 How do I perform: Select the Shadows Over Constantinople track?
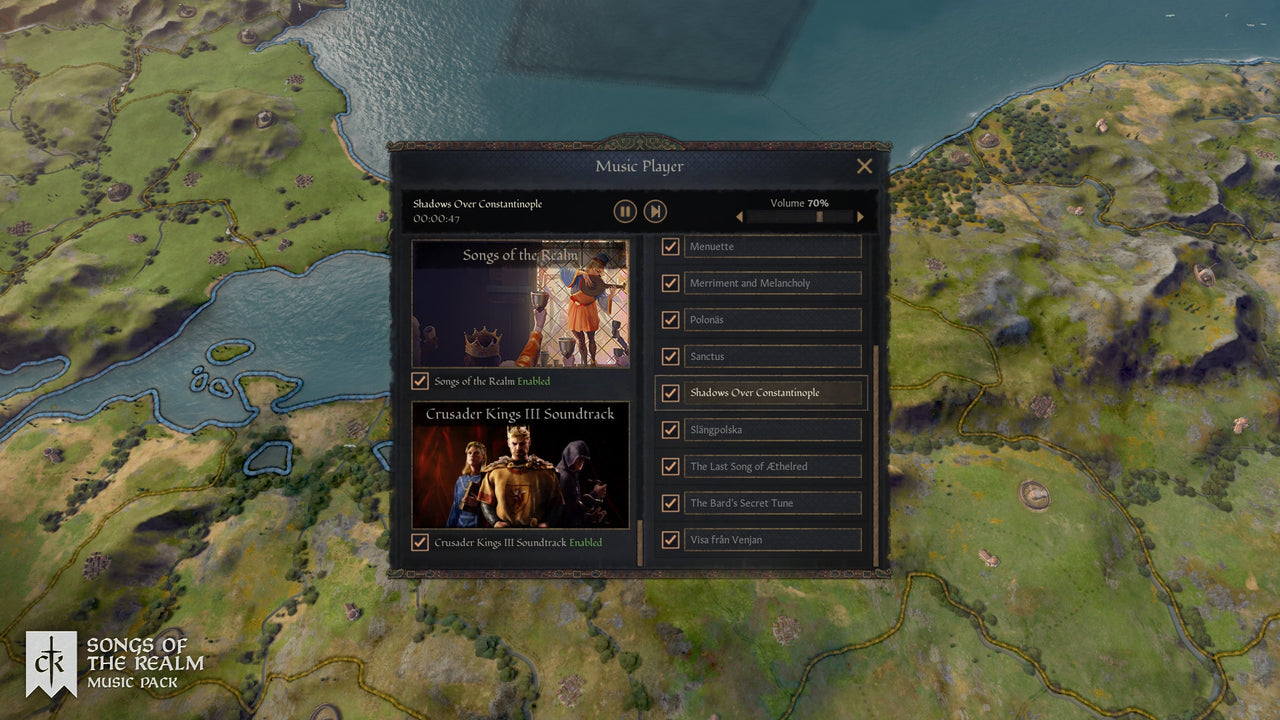772,393
